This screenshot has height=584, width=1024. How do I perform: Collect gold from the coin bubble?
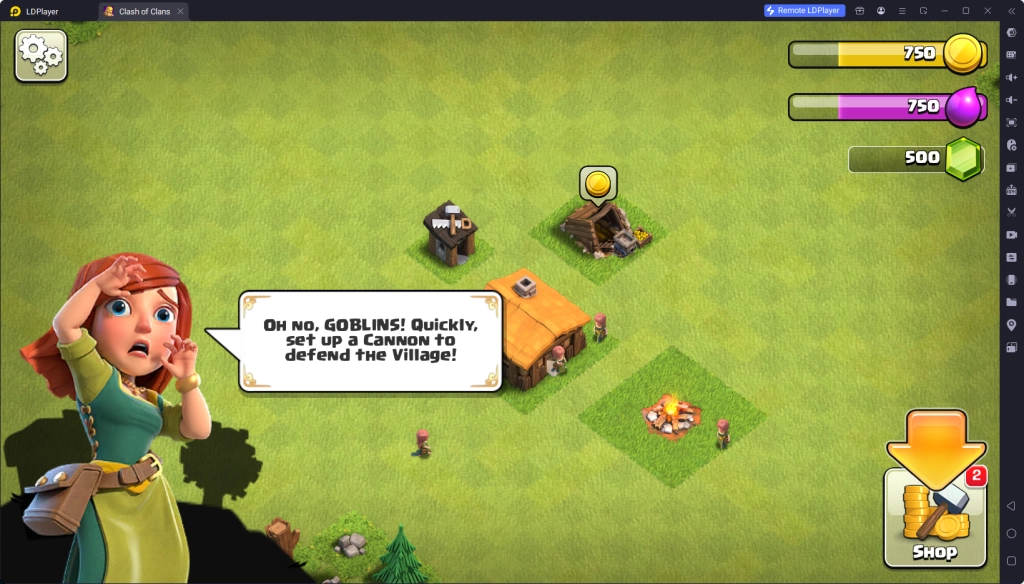tap(598, 183)
